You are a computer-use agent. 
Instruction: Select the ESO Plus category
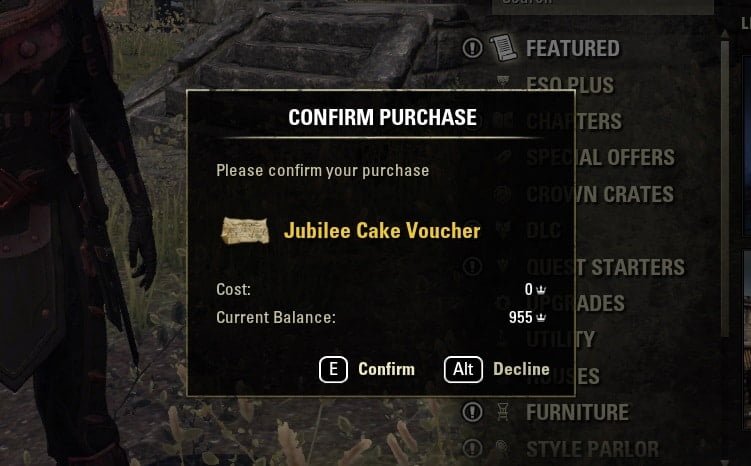tap(570, 85)
